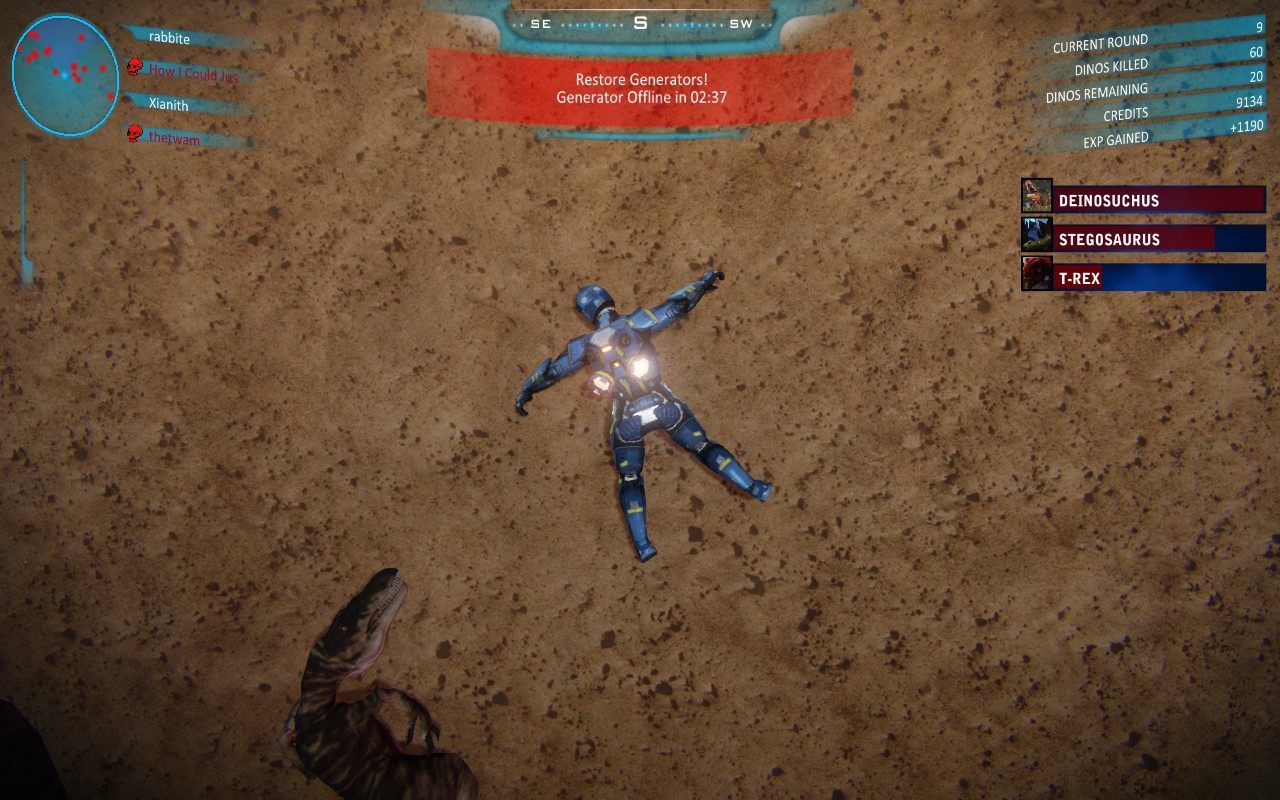Image resolution: width=1280 pixels, height=800 pixels.
Task: Click the circular radar minimap
Action: [x=65, y=75]
